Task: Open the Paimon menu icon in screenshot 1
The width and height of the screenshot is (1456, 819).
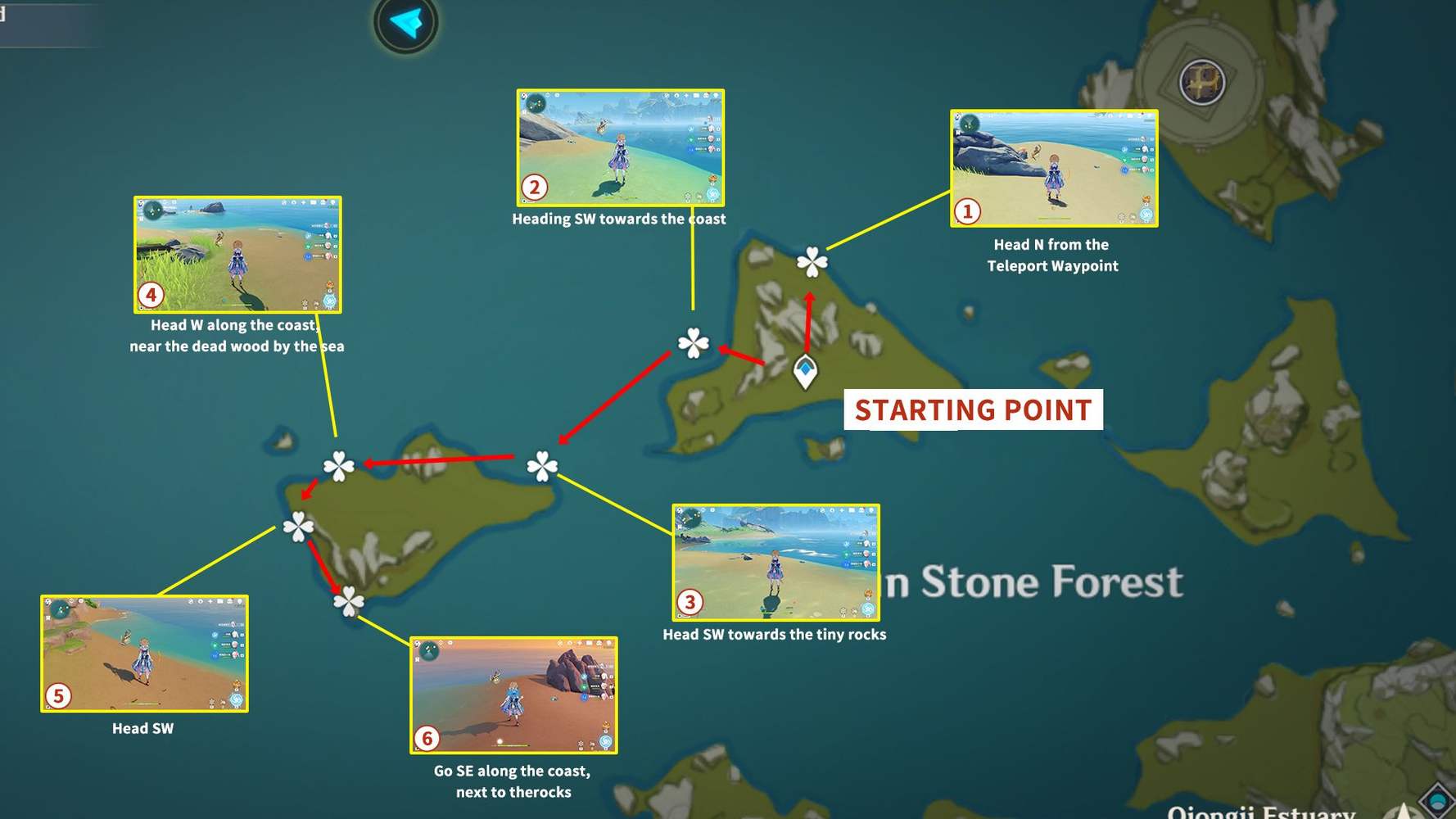Action: 958,115
